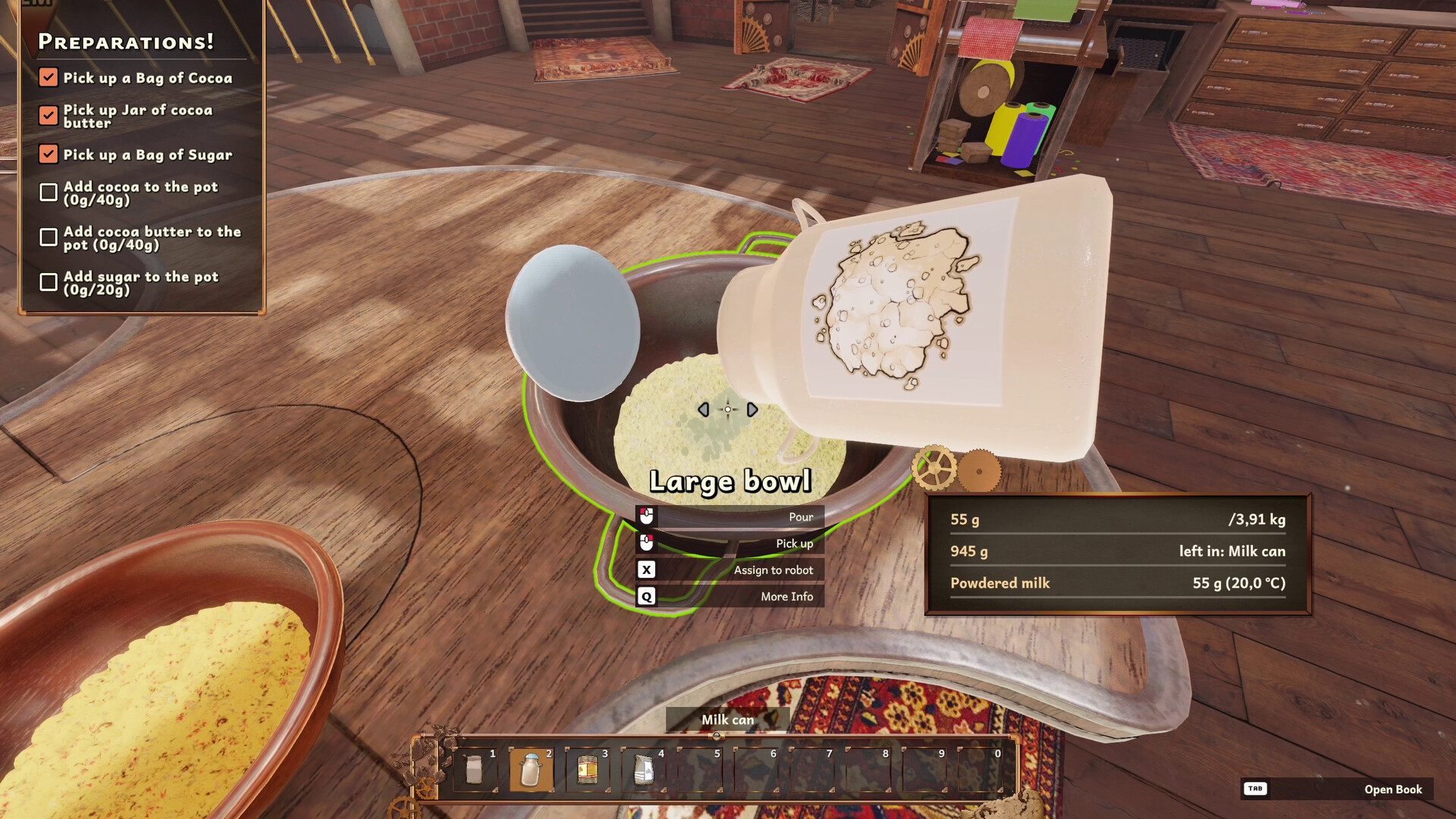Click 'Assign to robot' option
Image resolution: width=1456 pixels, height=819 pixels.
pyautogui.click(x=773, y=570)
